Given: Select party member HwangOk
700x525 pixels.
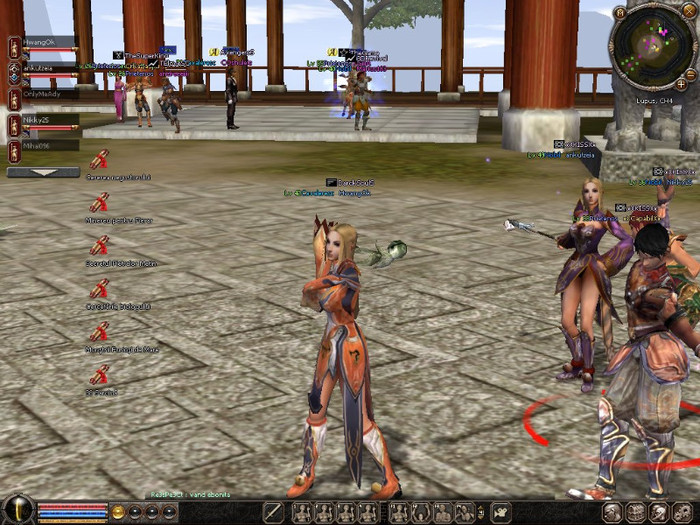Looking at the screenshot, I should point(48,42).
